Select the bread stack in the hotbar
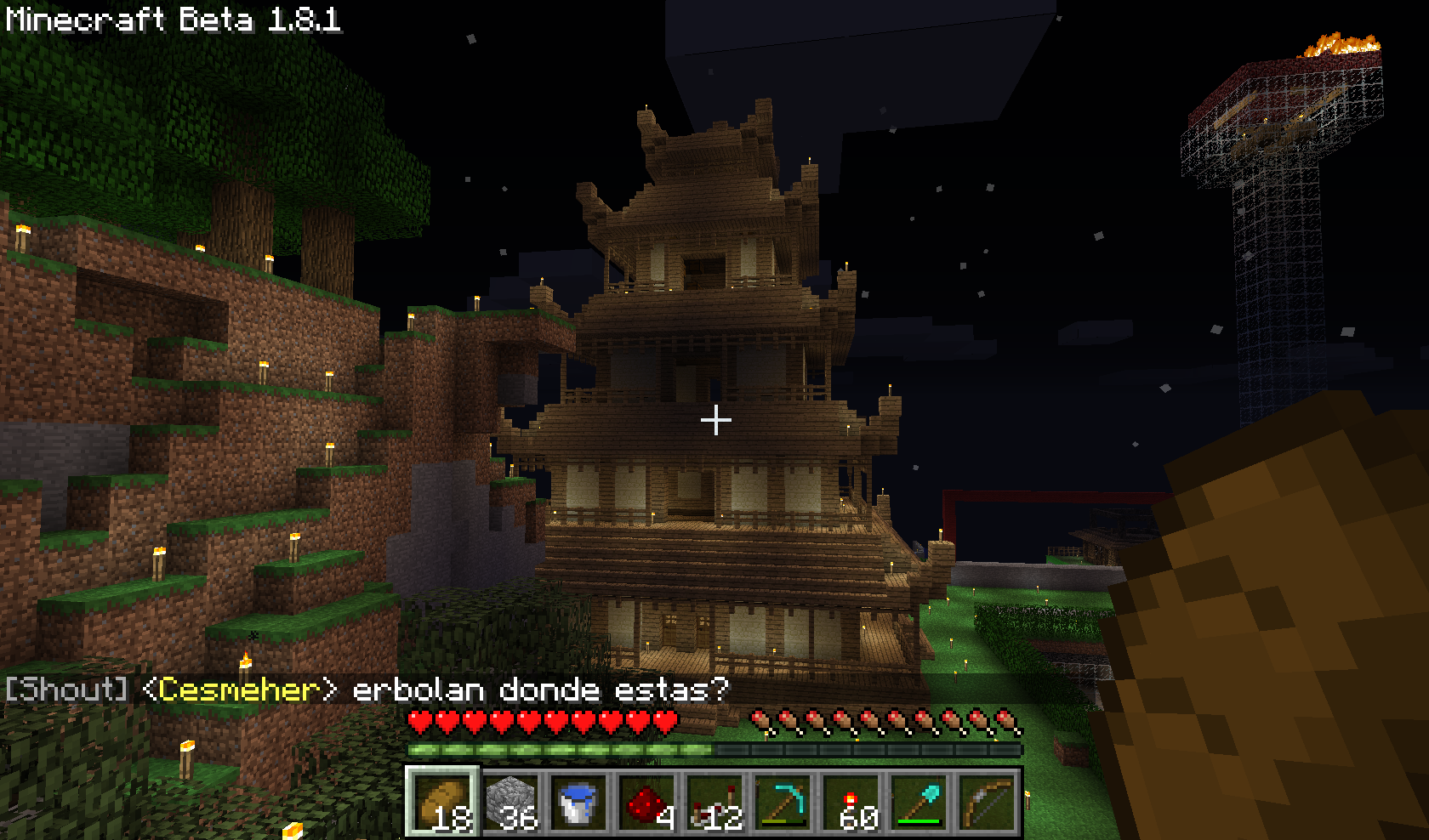Image resolution: width=1429 pixels, height=840 pixels. (441, 802)
